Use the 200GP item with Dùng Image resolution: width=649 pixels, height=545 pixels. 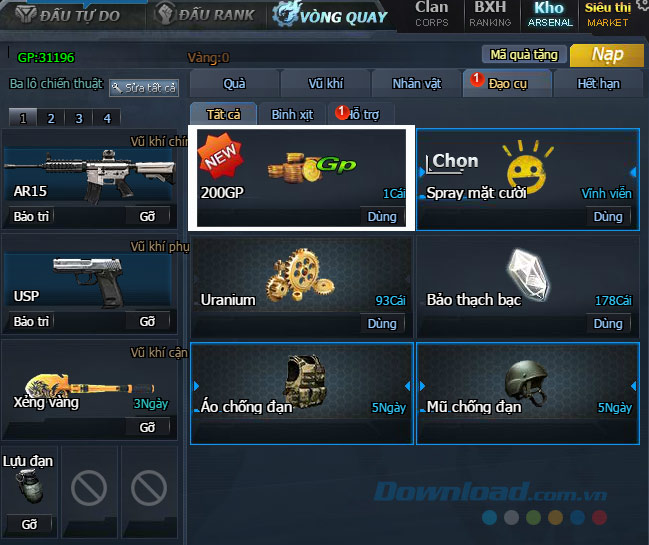382,216
